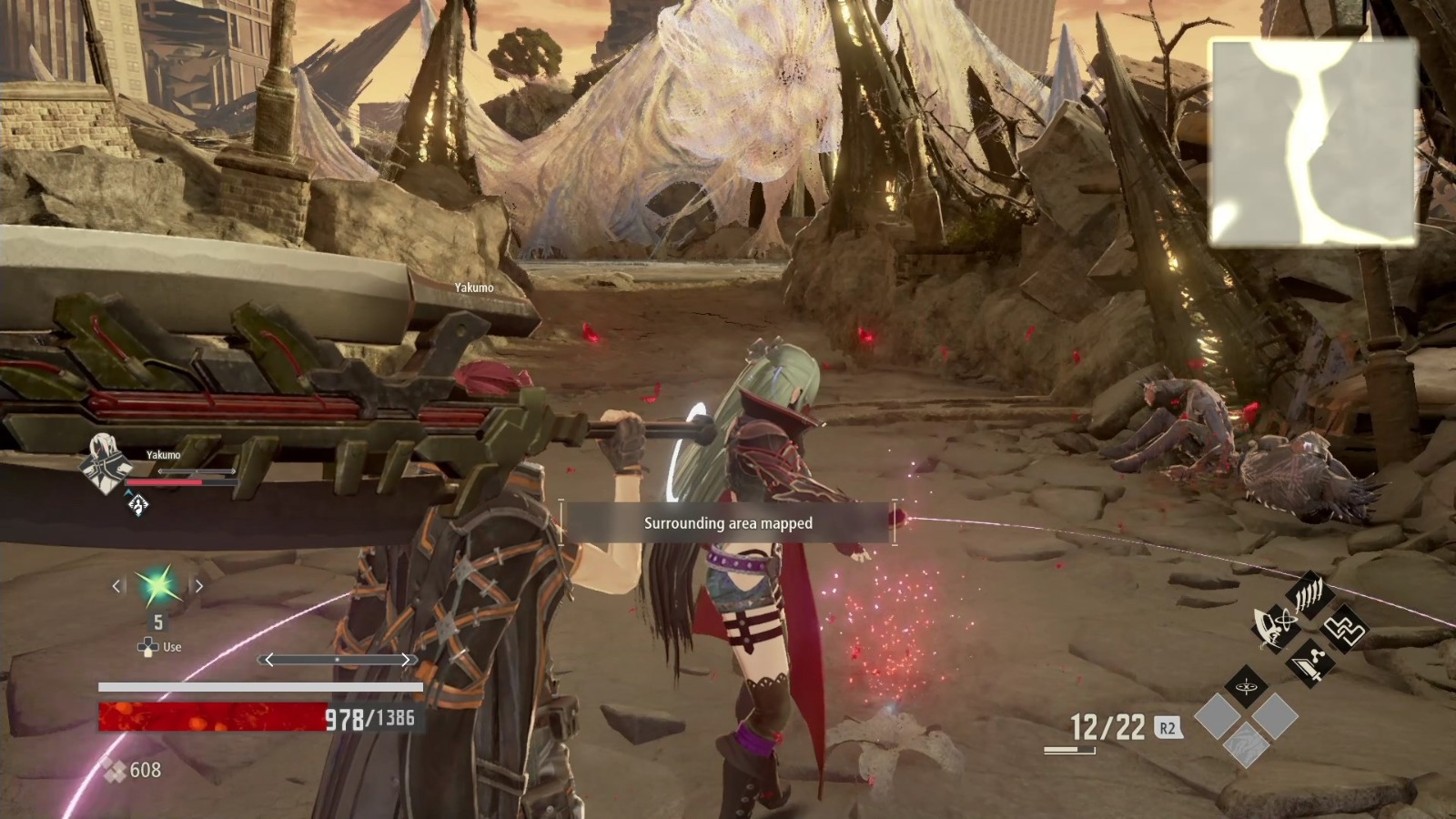1456x819 pixels.
Task: Select the interlocking-links Gift ability icon
Action: click(x=1345, y=630)
